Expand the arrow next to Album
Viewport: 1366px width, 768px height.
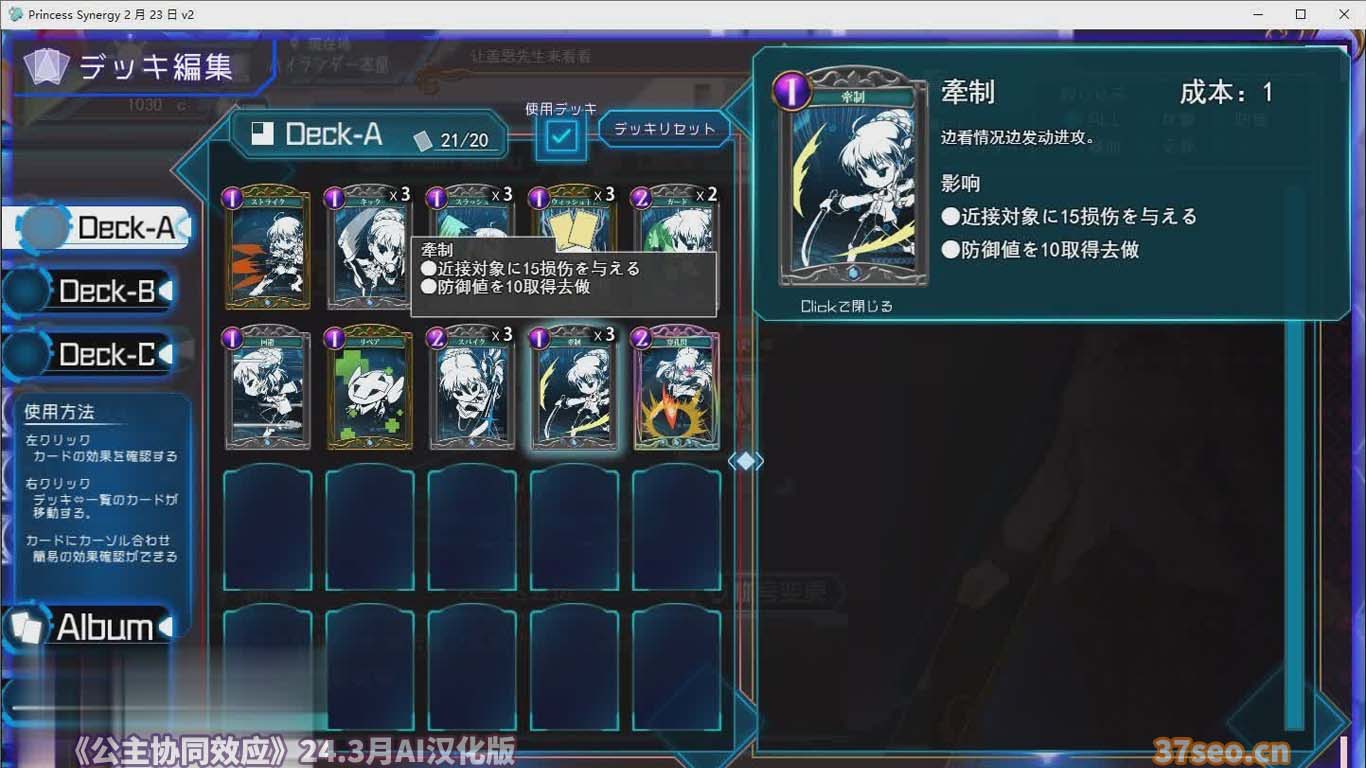166,627
